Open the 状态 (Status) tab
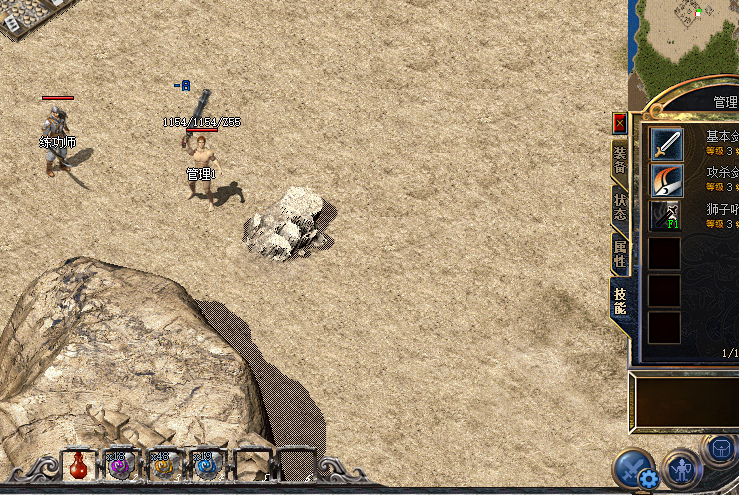The image size is (739, 495). [x=620, y=206]
